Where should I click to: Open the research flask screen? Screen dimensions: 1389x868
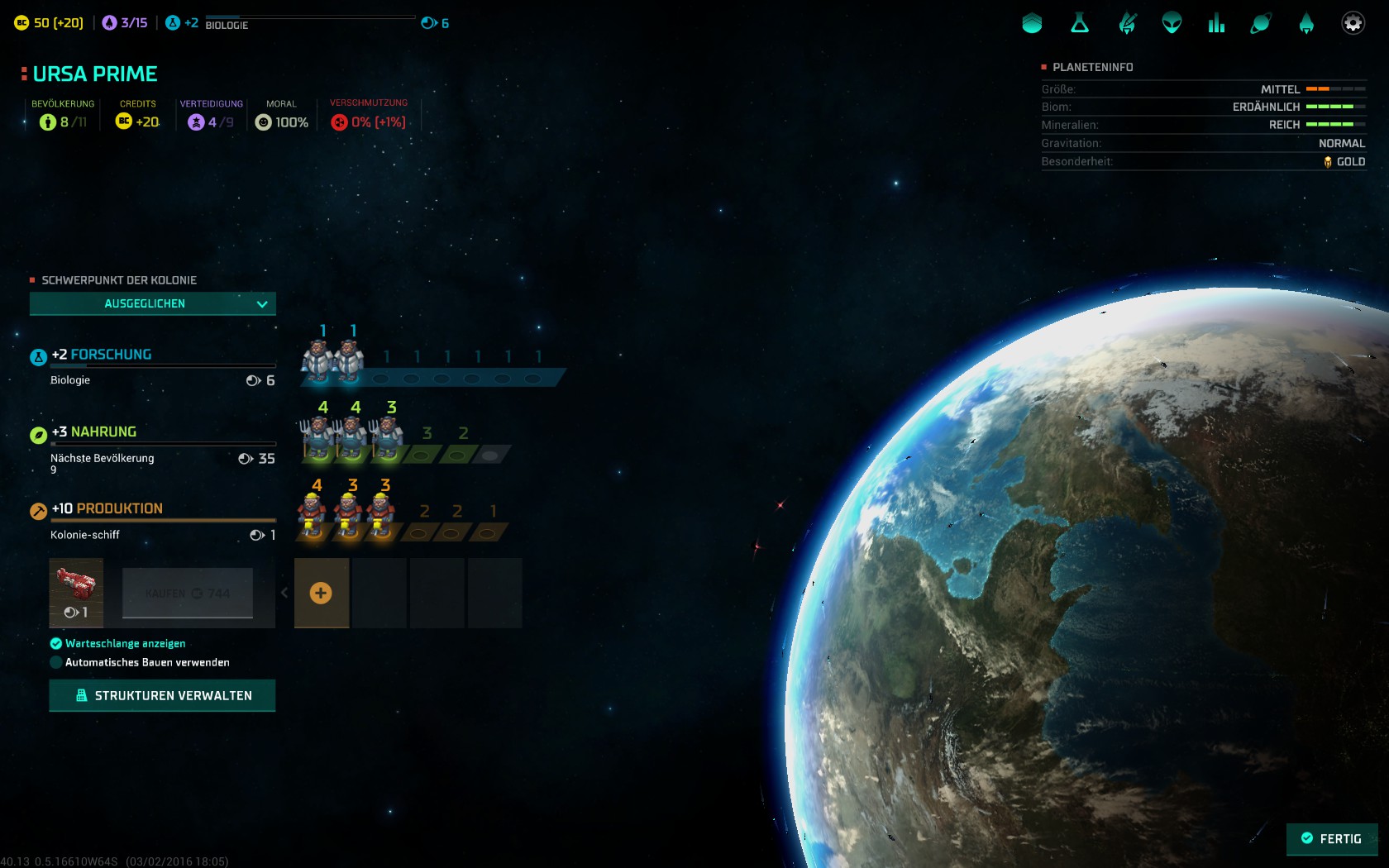coord(1080,23)
